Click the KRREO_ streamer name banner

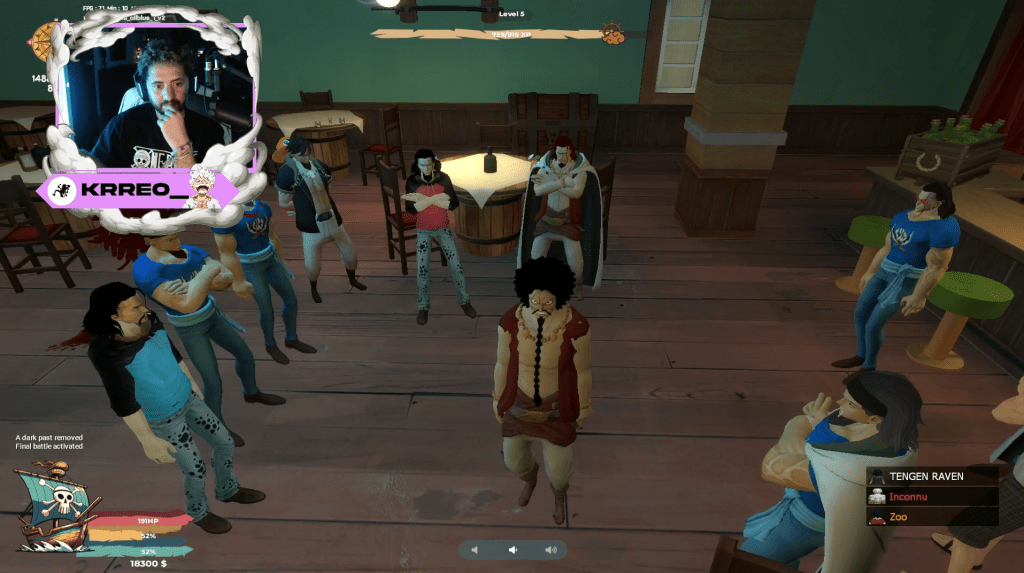135,191
